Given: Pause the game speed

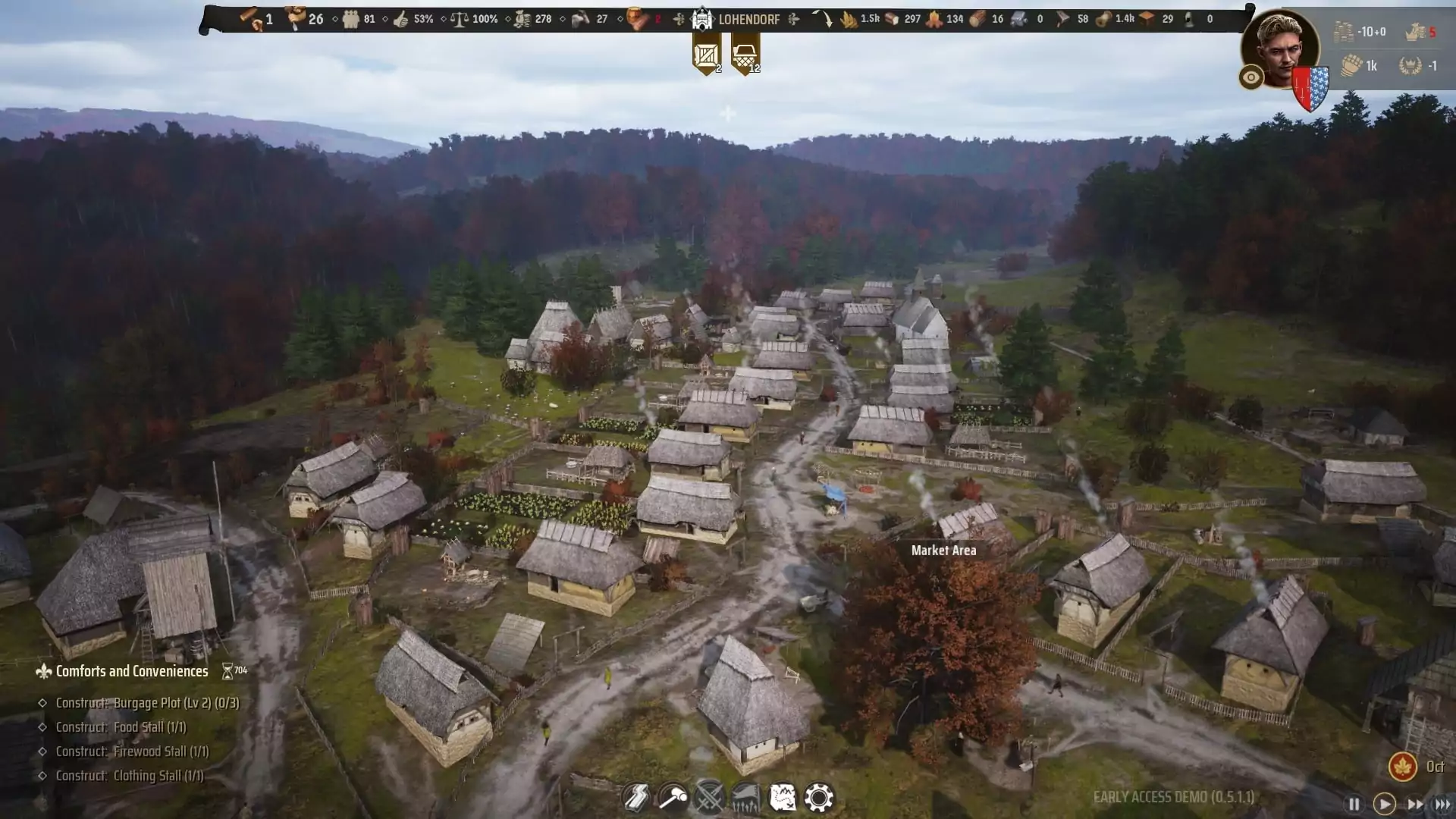Looking at the screenshot, I should point(1354,804).
